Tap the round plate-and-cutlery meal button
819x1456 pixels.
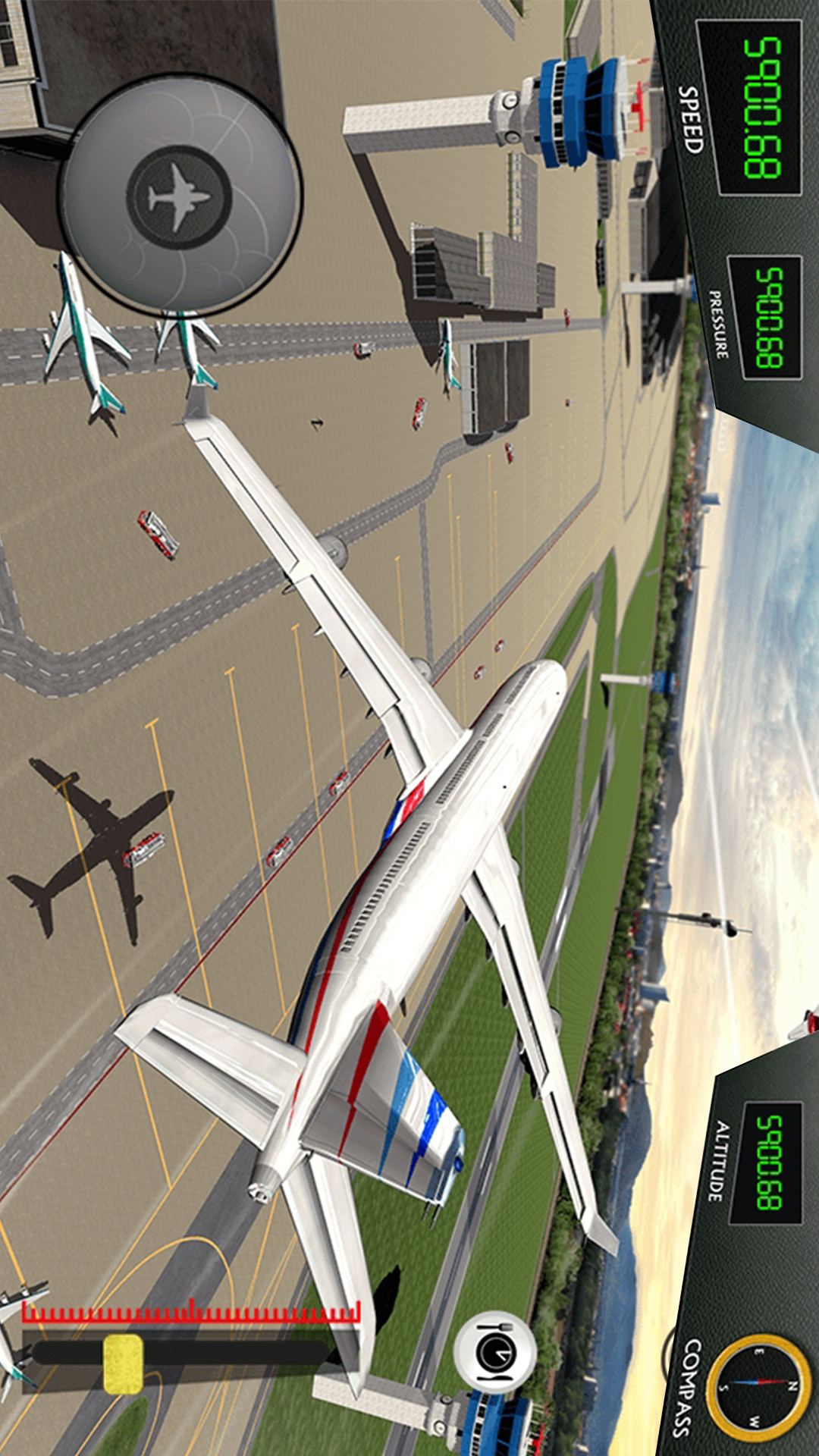[x=495, y=1353]
